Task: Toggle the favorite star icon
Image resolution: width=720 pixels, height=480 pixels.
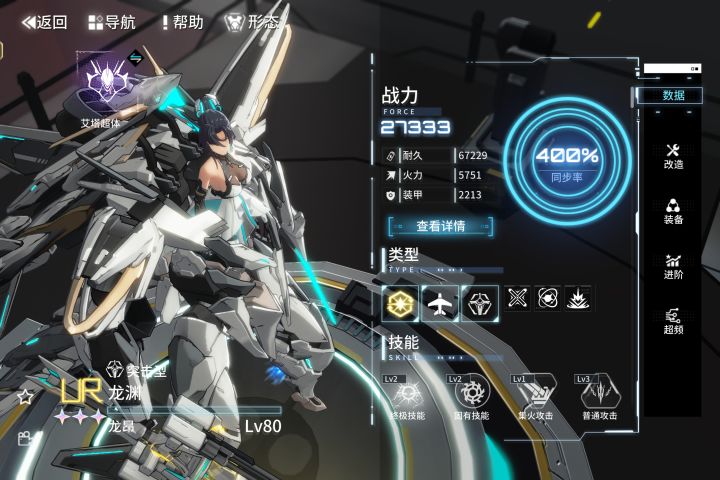Action: (x=25, y=397)
